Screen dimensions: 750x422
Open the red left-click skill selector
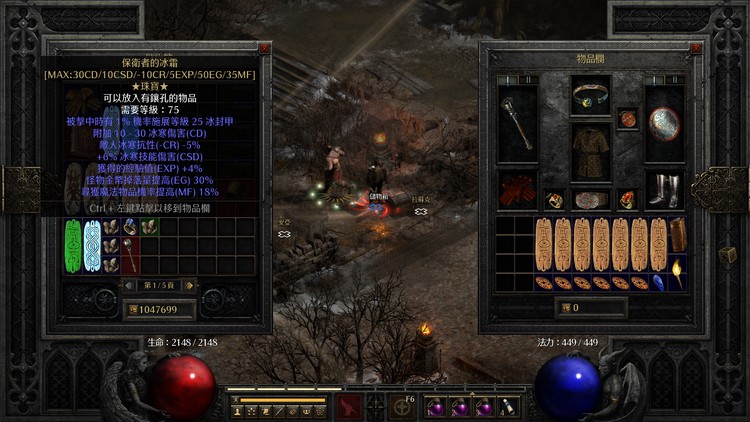point(348,406)
